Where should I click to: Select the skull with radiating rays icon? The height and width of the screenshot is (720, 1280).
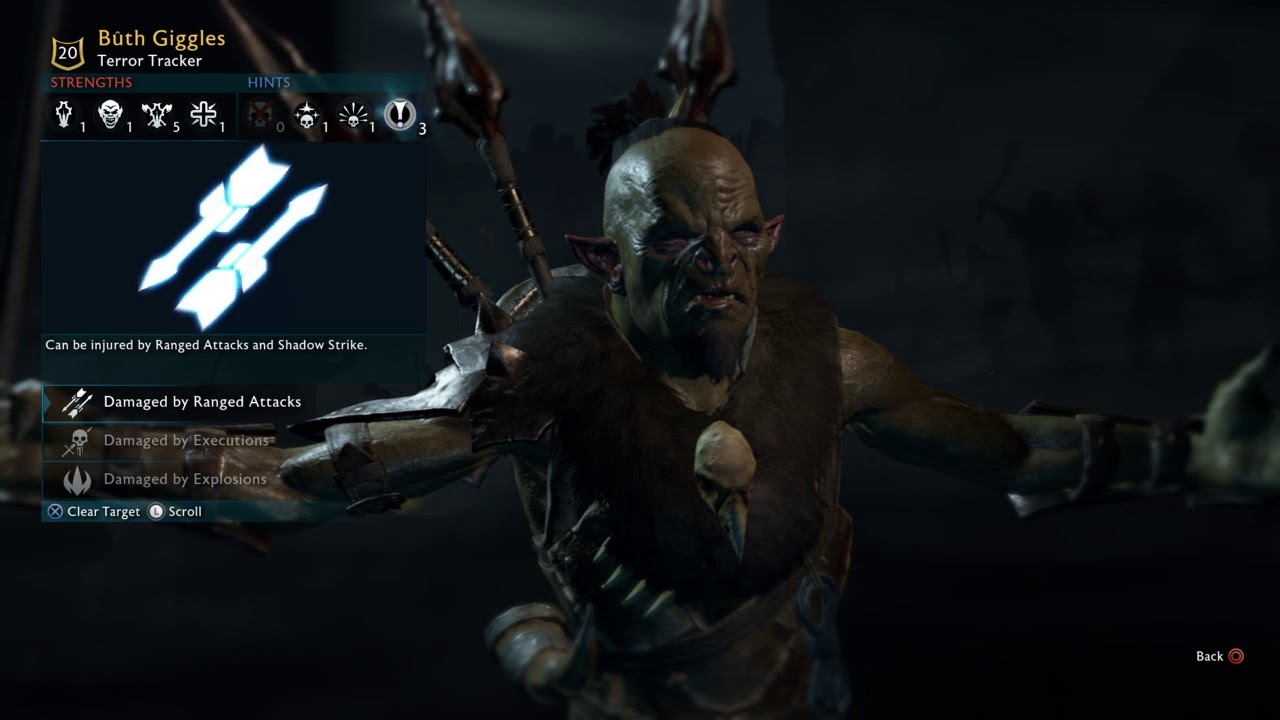point(353,116)
